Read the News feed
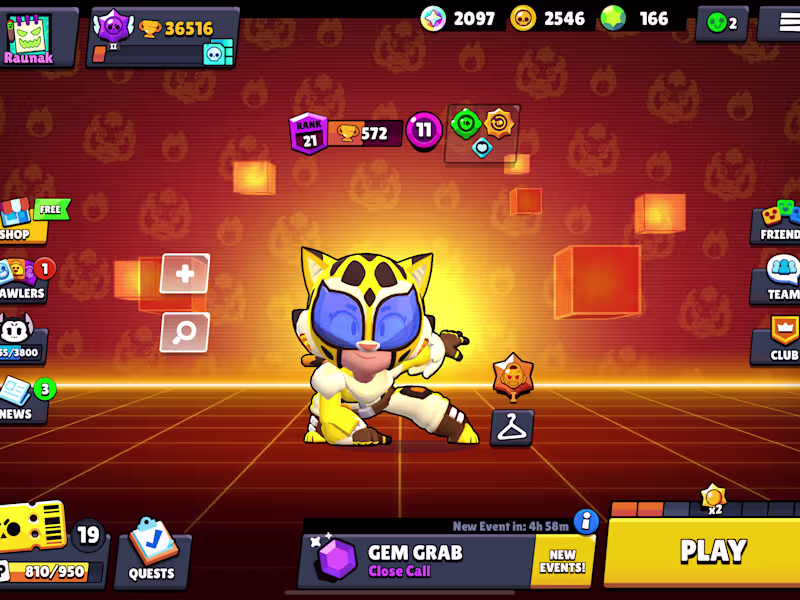 point(20,400)
